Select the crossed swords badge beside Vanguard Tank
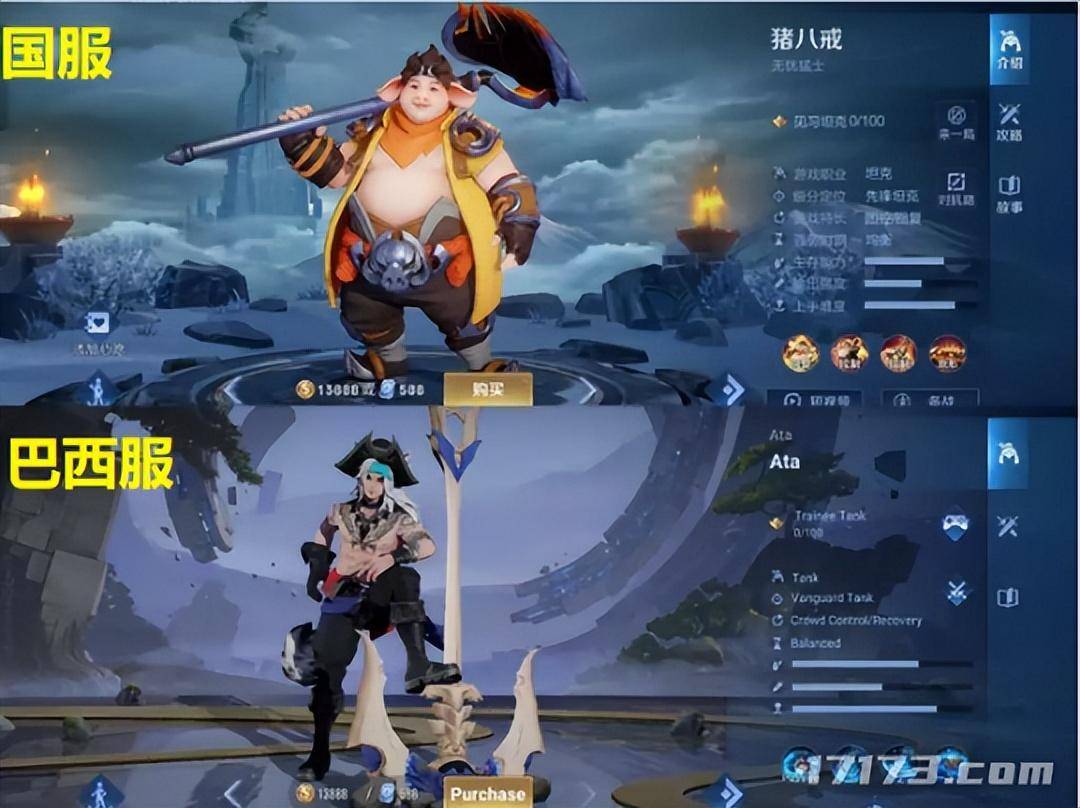The height and width of the screenshot is (808, 1080). pos(955,591)
